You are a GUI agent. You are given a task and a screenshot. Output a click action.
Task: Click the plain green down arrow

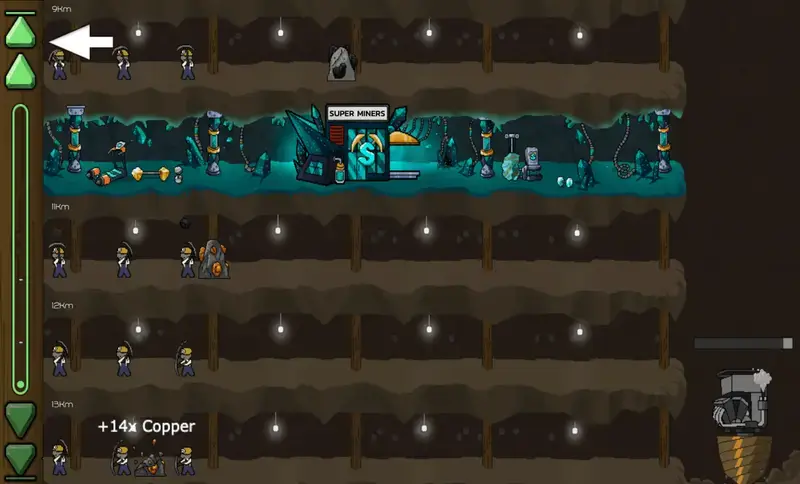coord(20,419)
